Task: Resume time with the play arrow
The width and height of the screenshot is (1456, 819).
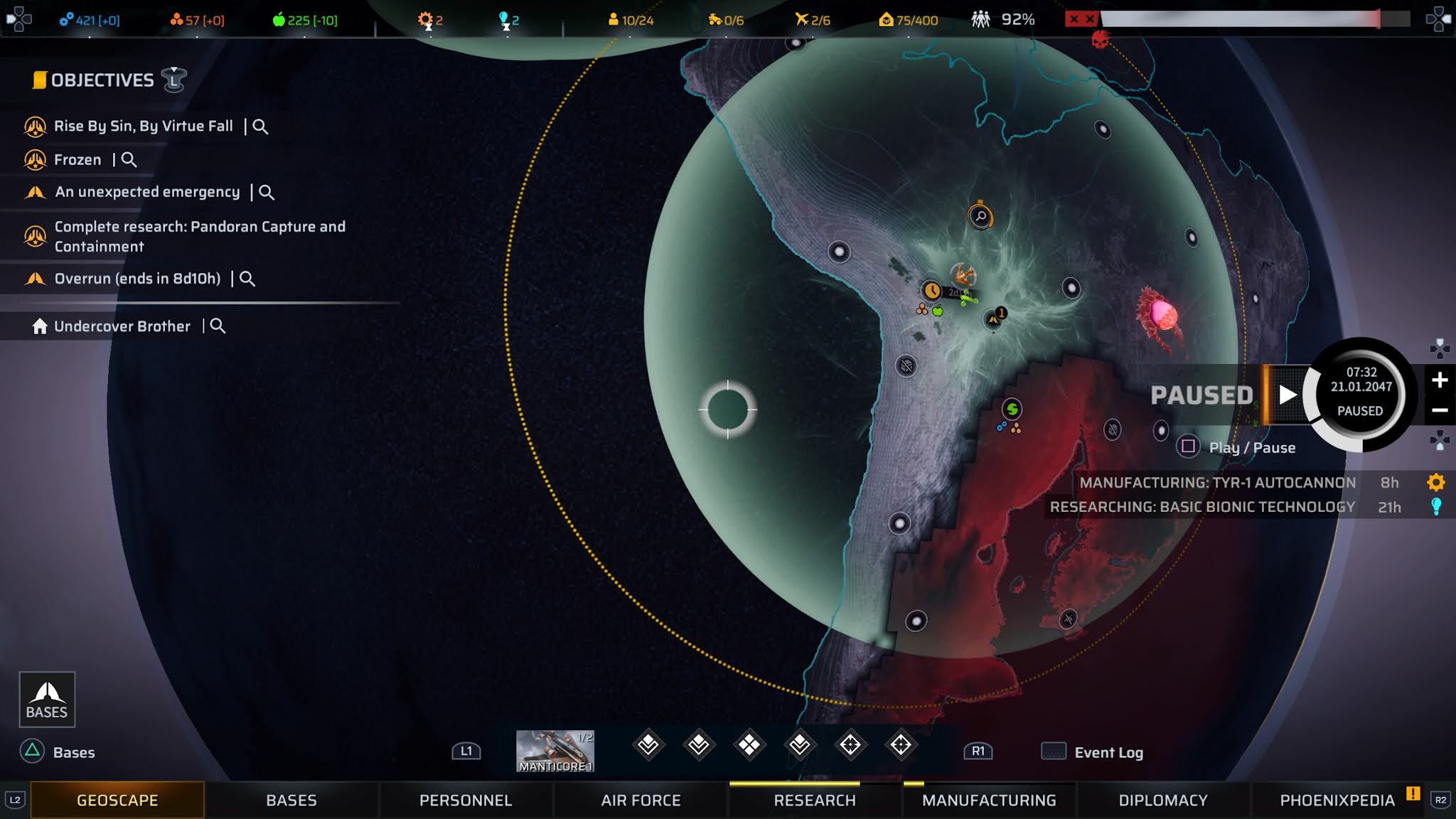Action: [x=1288, y=395]
